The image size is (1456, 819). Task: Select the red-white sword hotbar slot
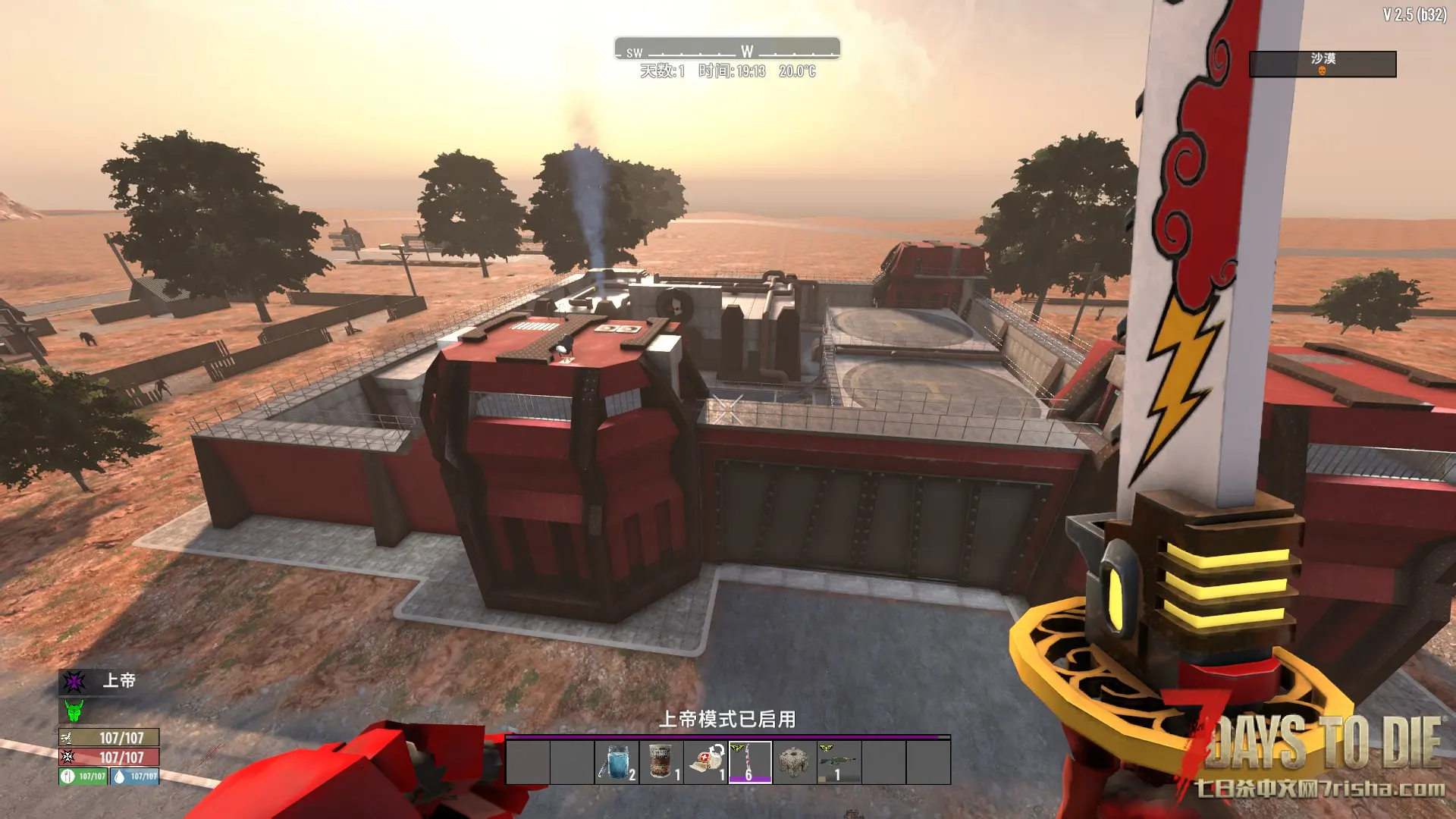[x=750, y=762]
